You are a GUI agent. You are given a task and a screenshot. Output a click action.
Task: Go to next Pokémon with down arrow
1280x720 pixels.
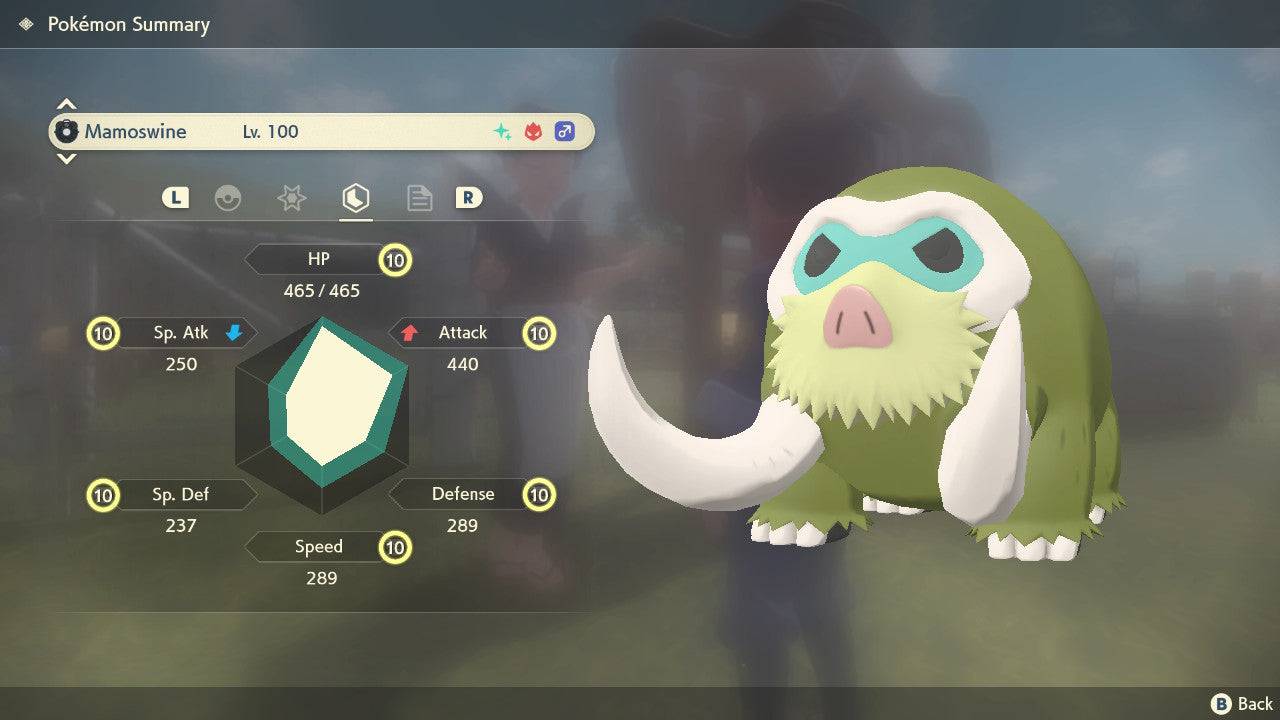pyautogui.click(x=66, y=158)
